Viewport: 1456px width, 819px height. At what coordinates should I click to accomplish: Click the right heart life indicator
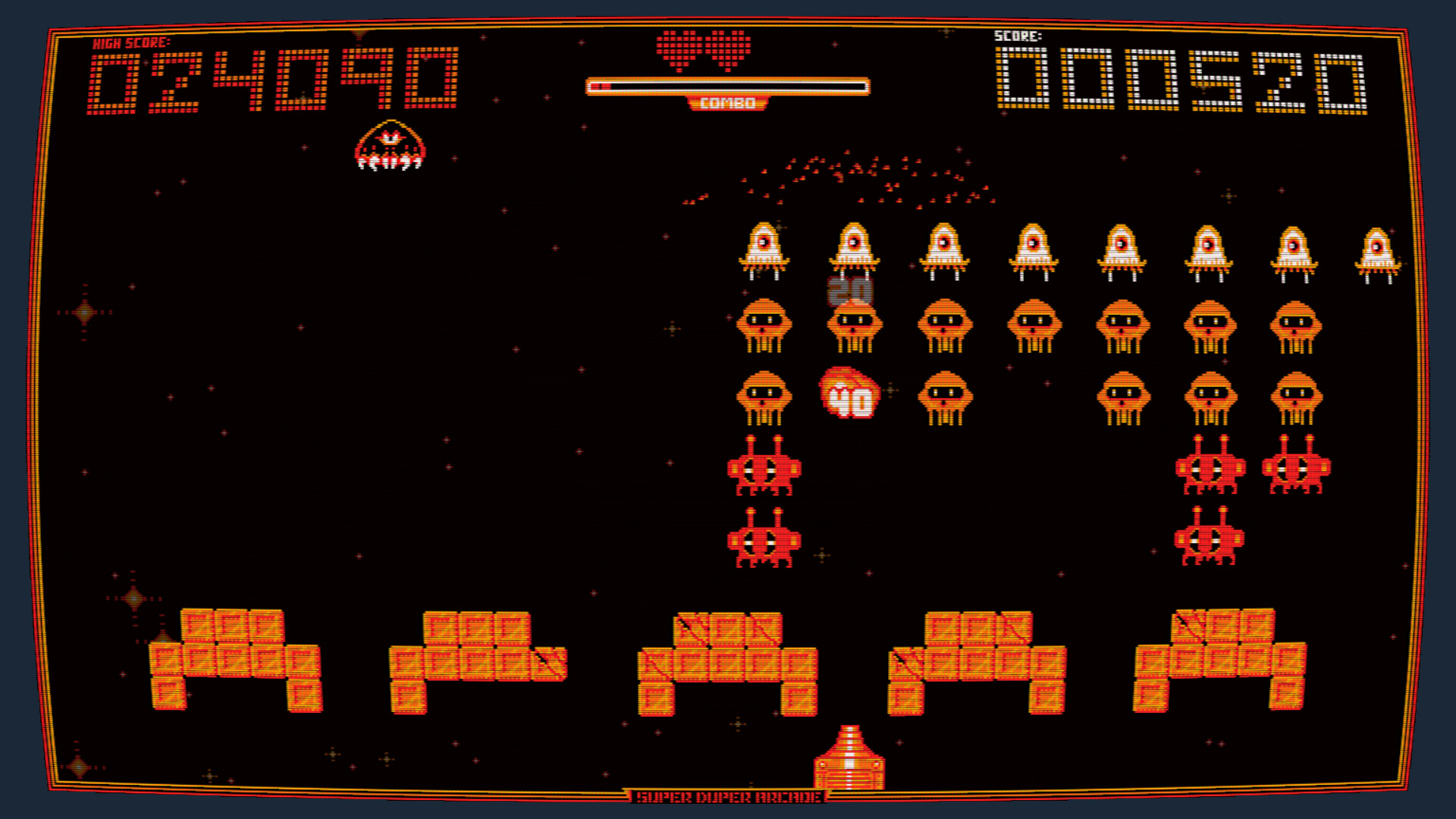(726, 49)
